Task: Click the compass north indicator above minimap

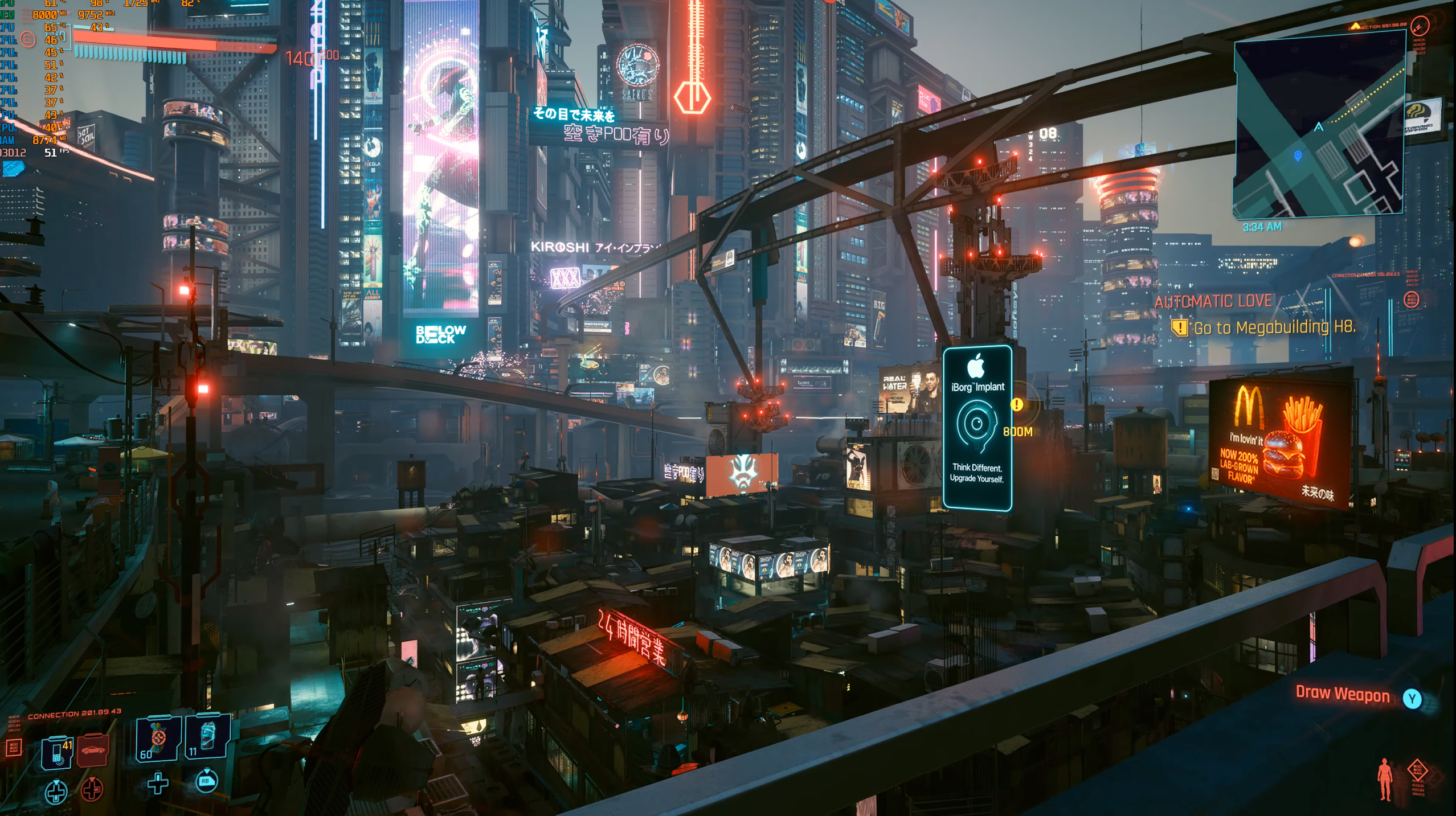Action: [1419, 26]
